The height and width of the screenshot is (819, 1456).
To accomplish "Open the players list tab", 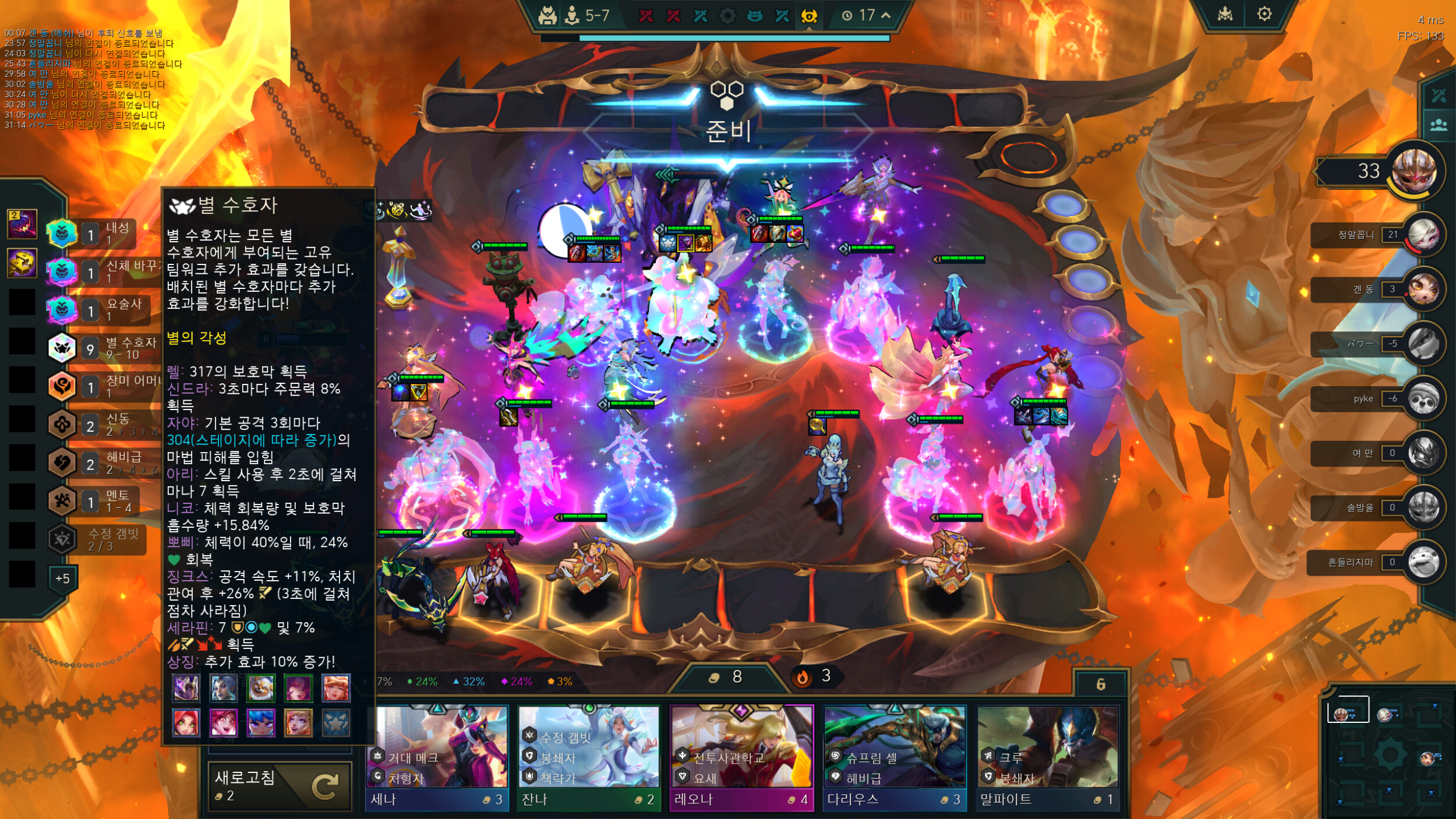I will click(1439, 125).
